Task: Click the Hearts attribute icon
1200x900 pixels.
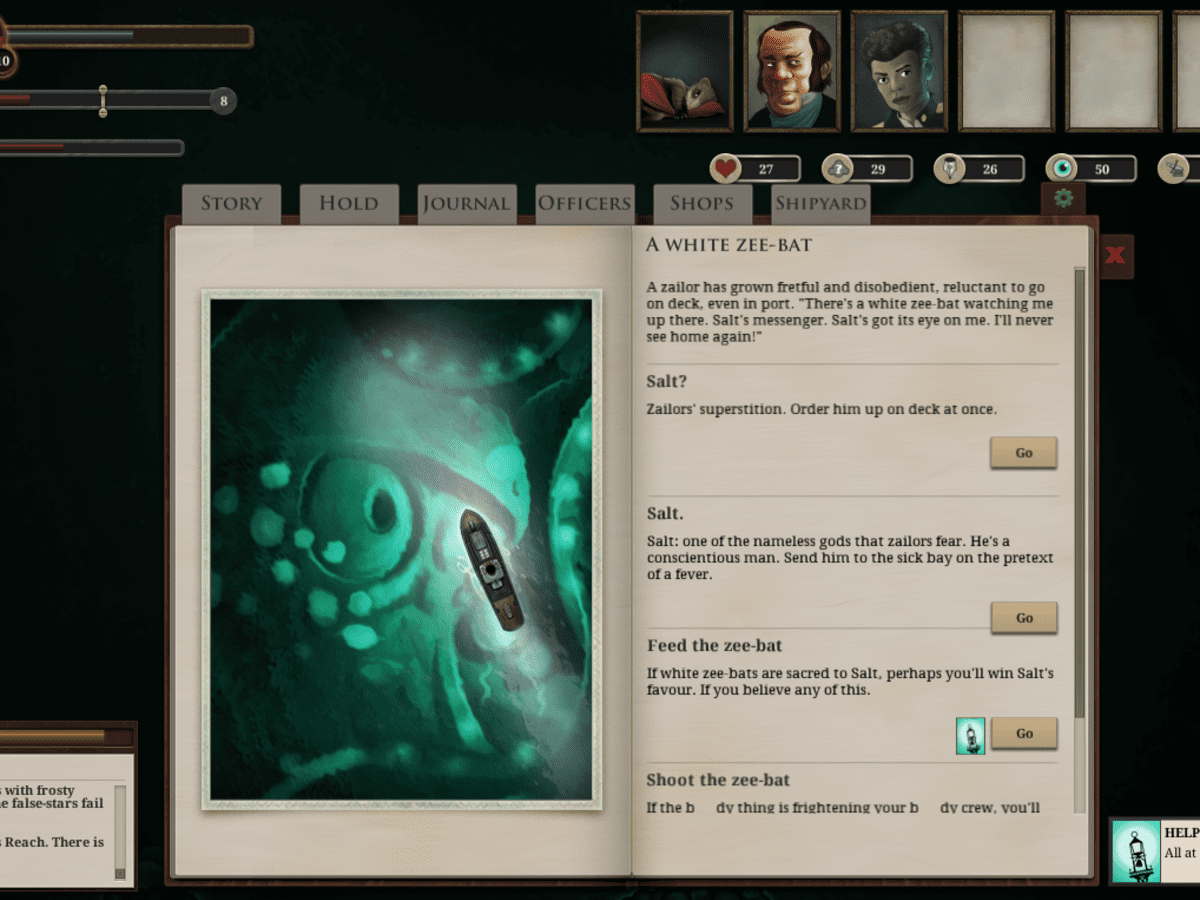Action: tap(726, 169)
